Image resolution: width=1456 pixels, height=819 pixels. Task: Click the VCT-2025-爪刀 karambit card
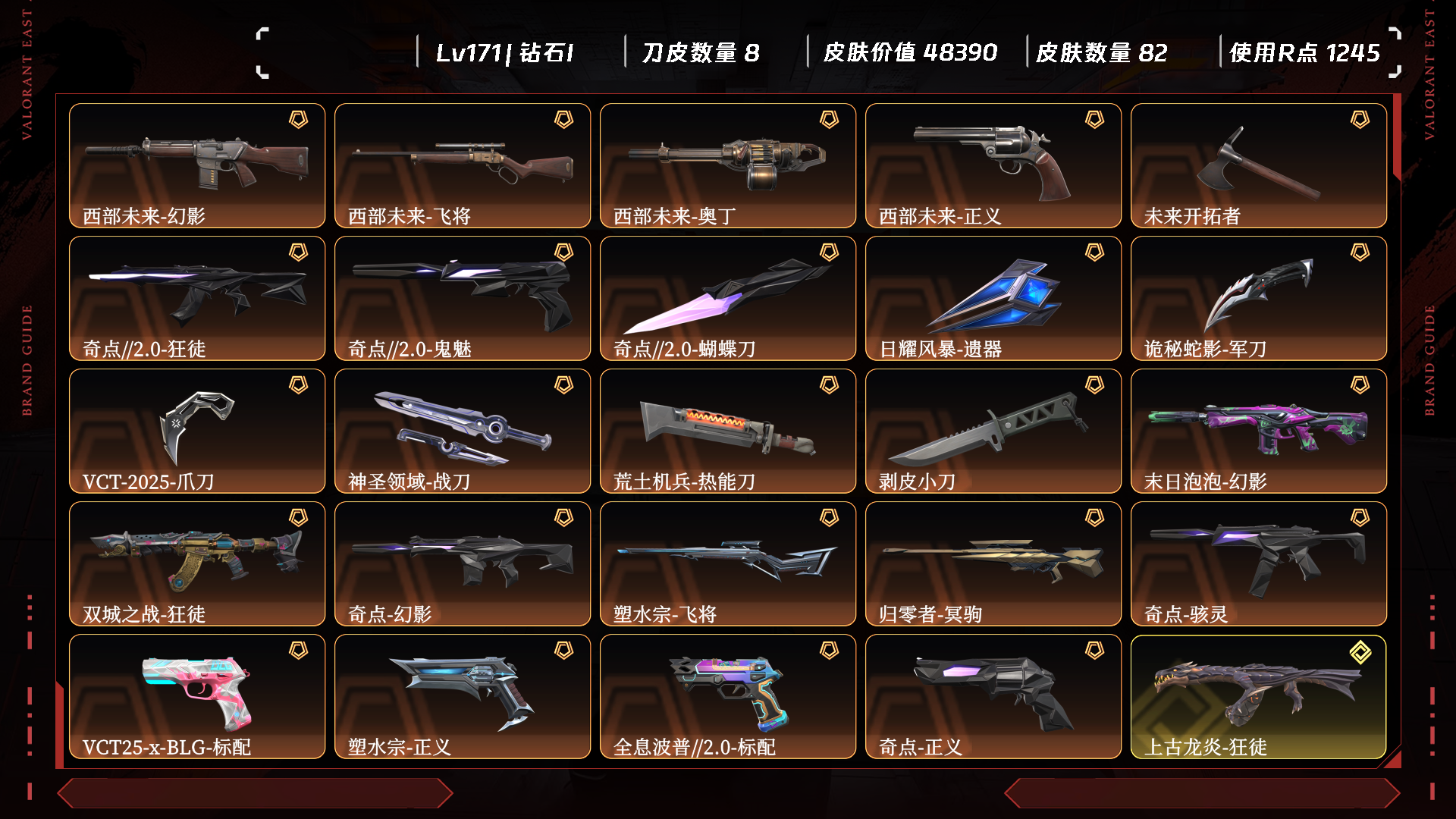click(197, 431)
